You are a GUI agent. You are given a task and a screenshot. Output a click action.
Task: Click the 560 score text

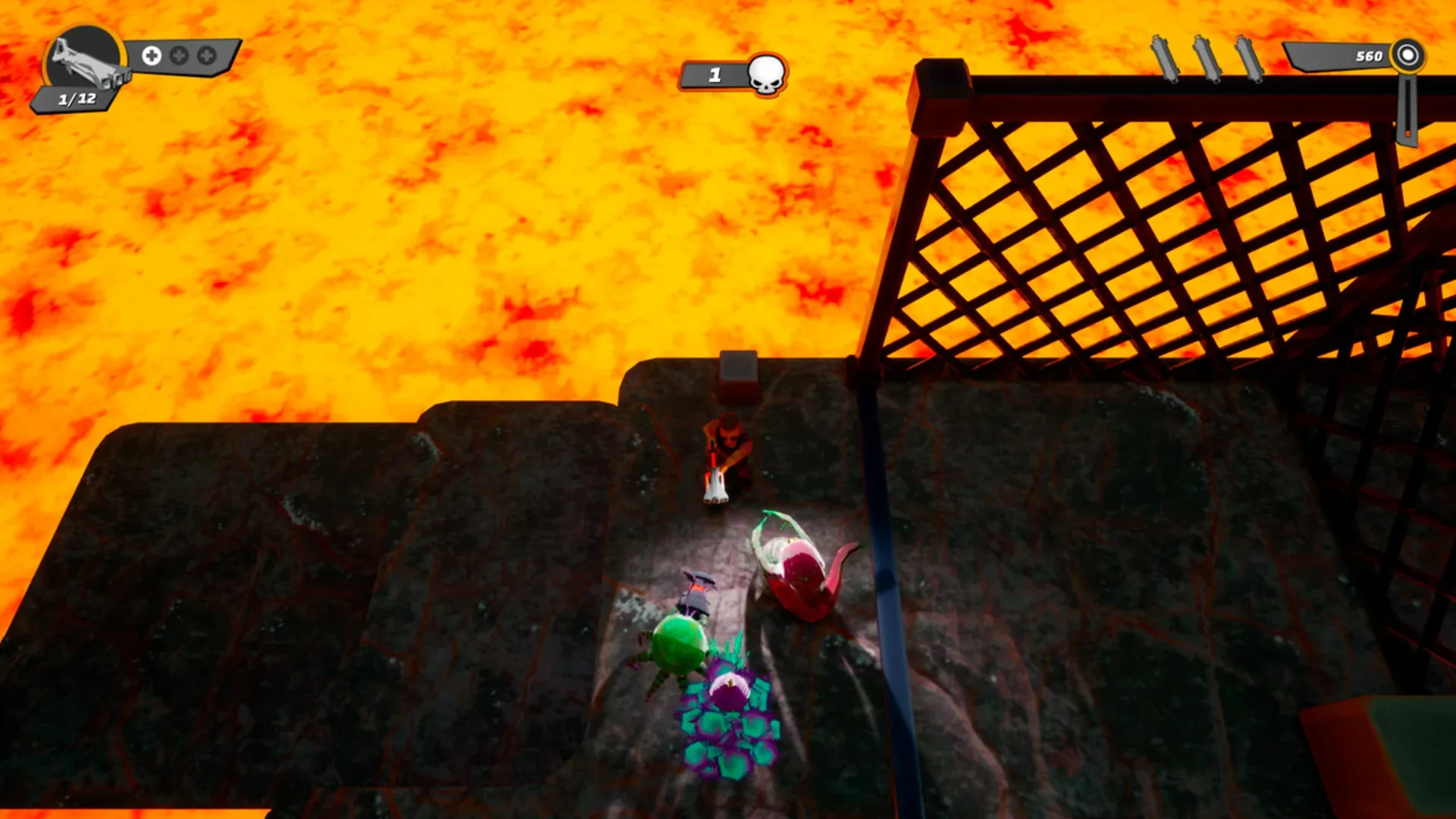(x=1369, y=55)
